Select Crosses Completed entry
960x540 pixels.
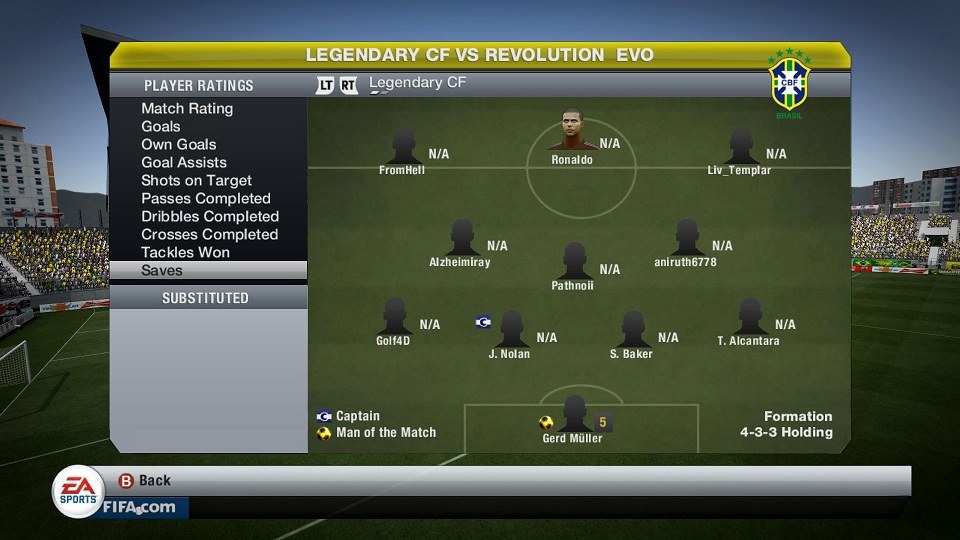[209, 234]
